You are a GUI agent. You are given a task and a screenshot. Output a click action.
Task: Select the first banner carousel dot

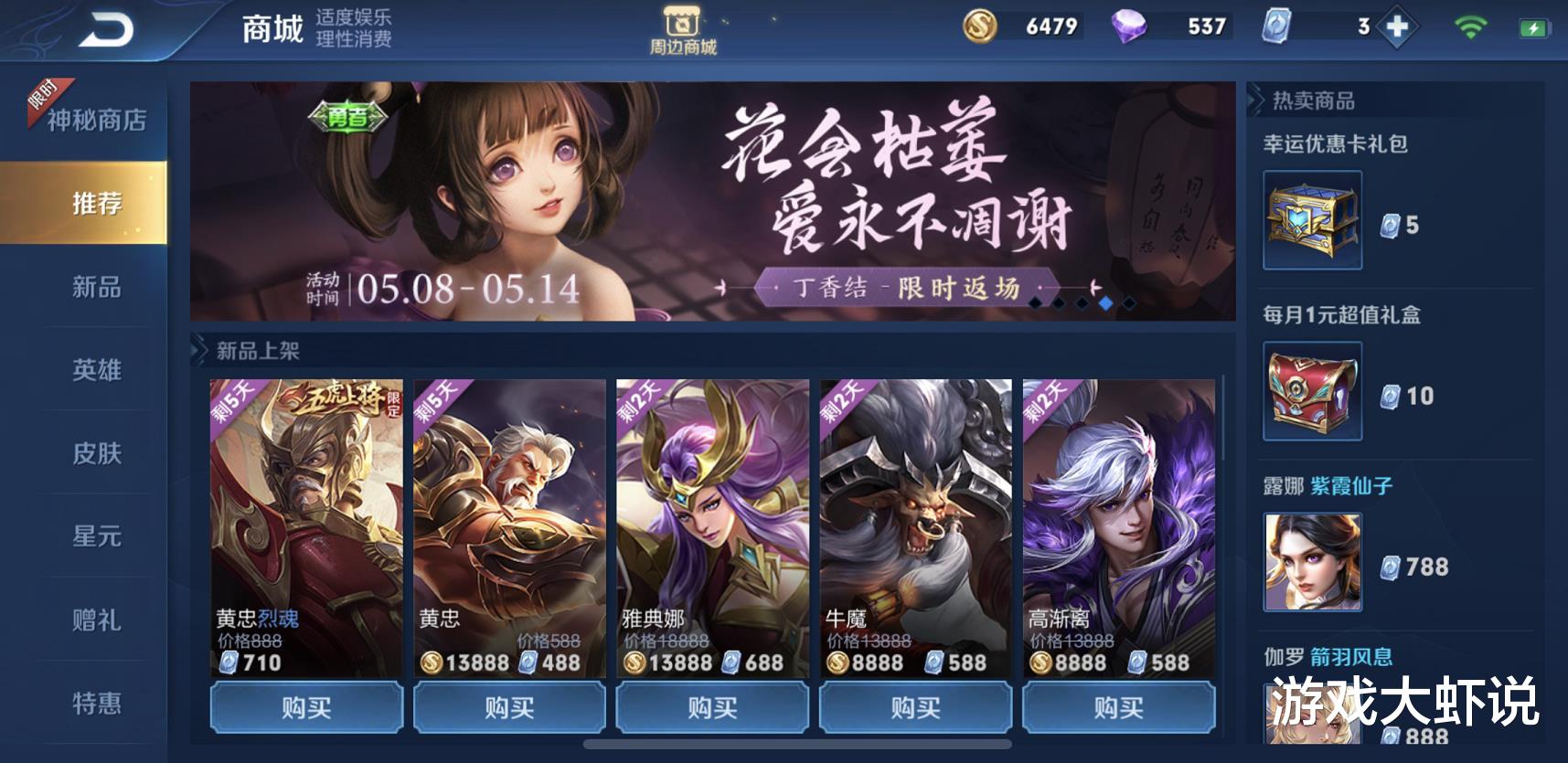pyautogui.click(x=1035, y=303)
